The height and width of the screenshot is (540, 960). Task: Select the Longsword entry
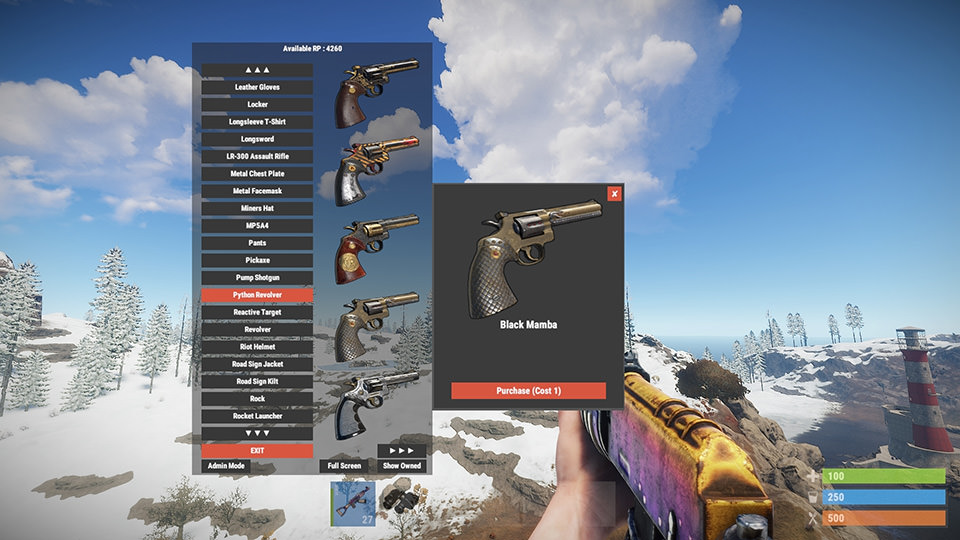point(257,139)
